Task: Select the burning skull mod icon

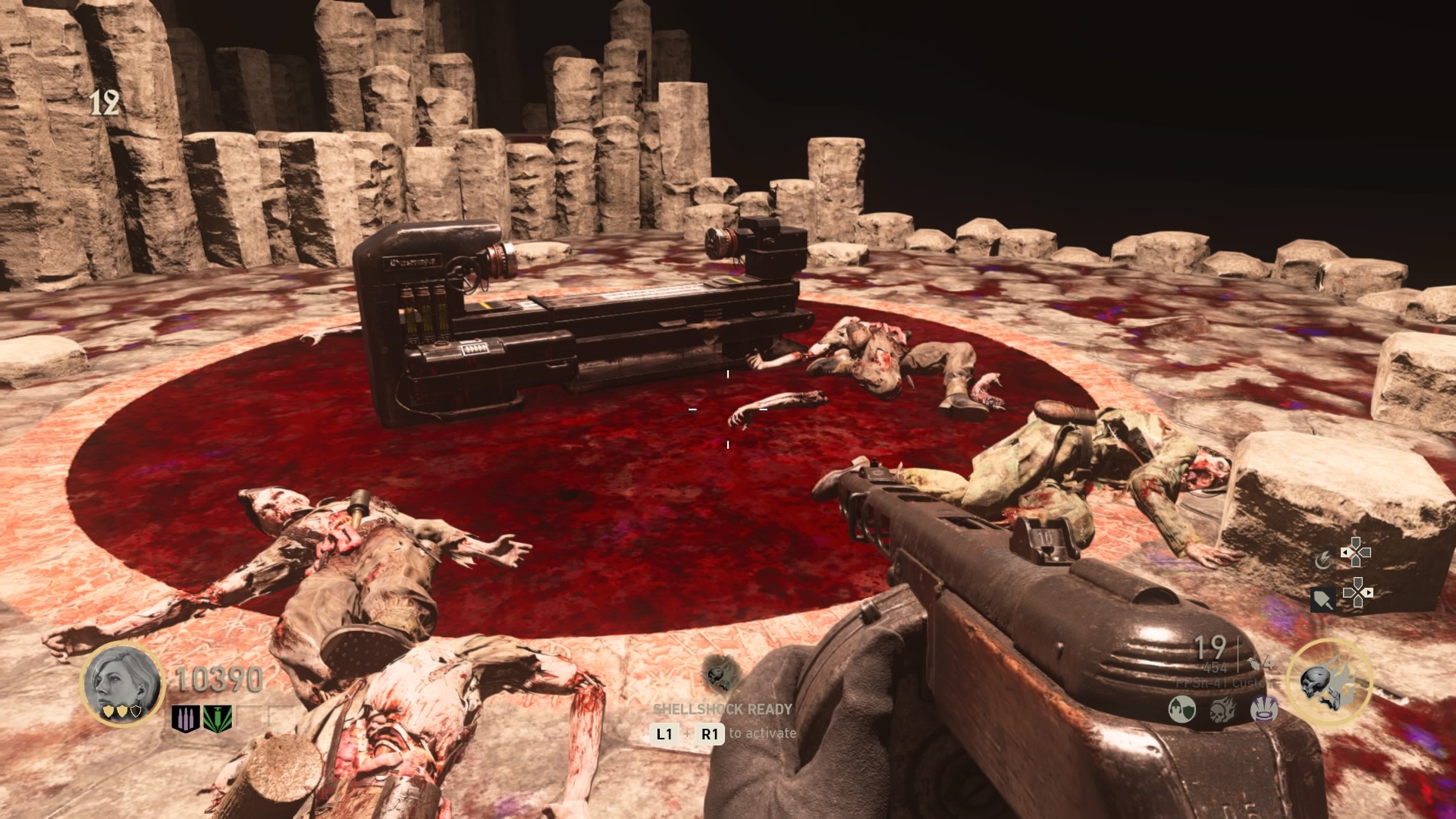Action: tap(1222, 710)
